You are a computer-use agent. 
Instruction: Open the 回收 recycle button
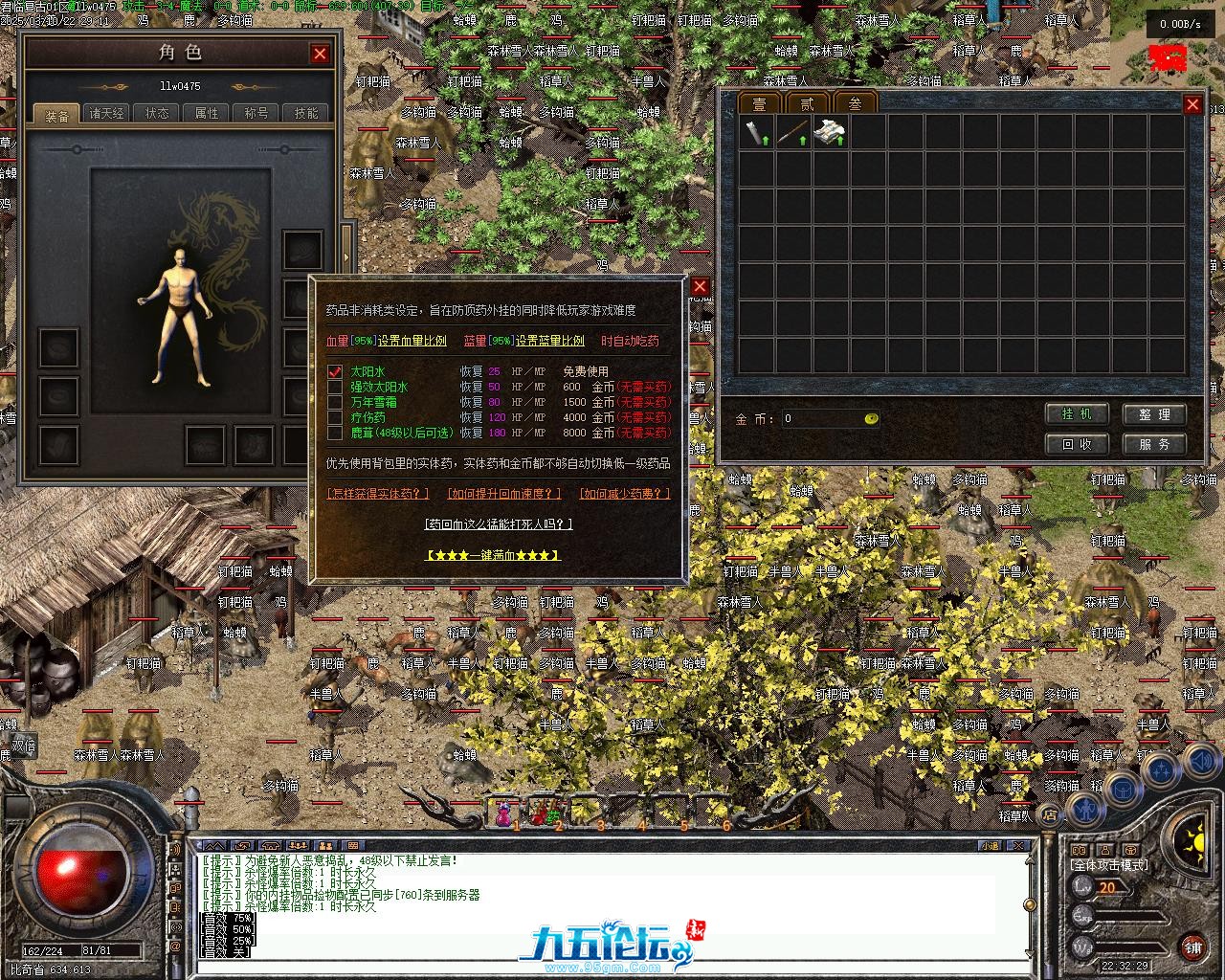click(x=1077, y=444)
